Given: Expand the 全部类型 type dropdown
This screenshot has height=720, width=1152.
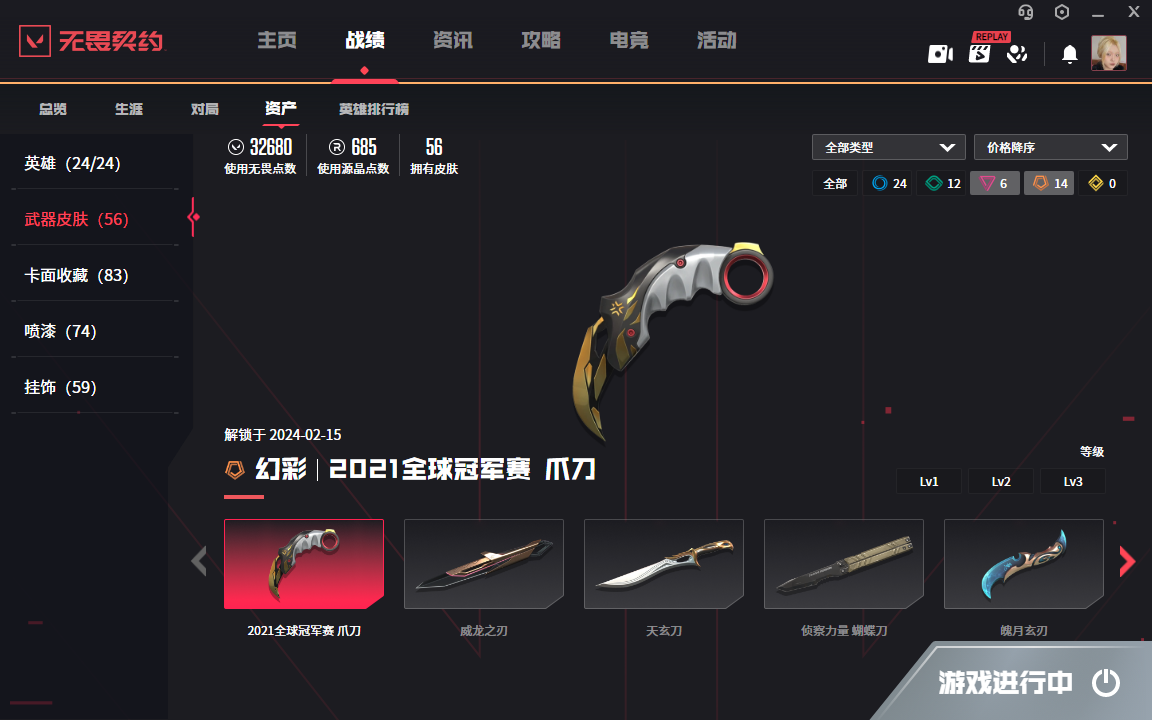Looking at the screenshot, I should (x=888, y=147).
